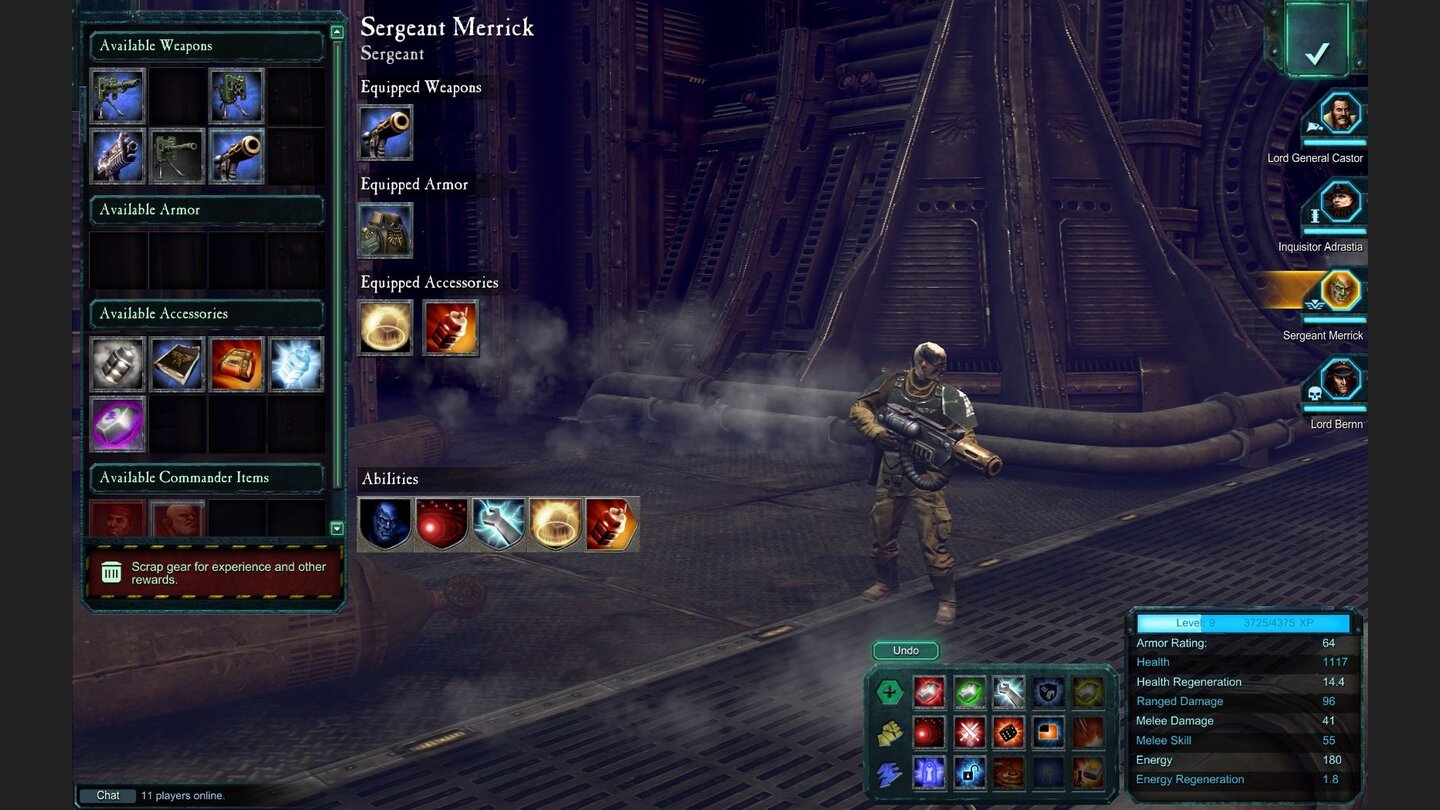The width and height of the screenshot is (1440, 810).
Task: Toggle the equipped grenade accessory
Action: tap(451, 327)
